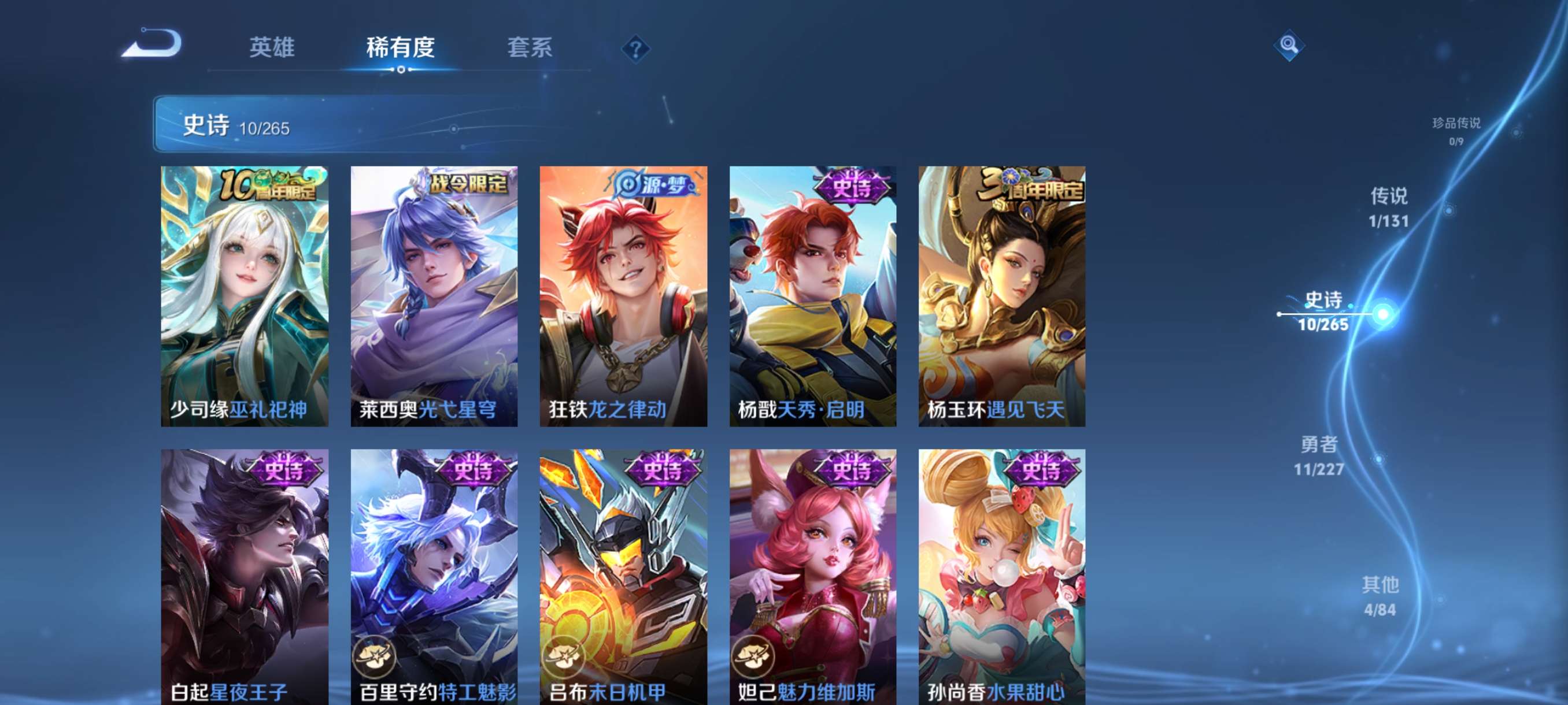Open the search magnifier icon top-right
1568x705 pixels.
1290,44
